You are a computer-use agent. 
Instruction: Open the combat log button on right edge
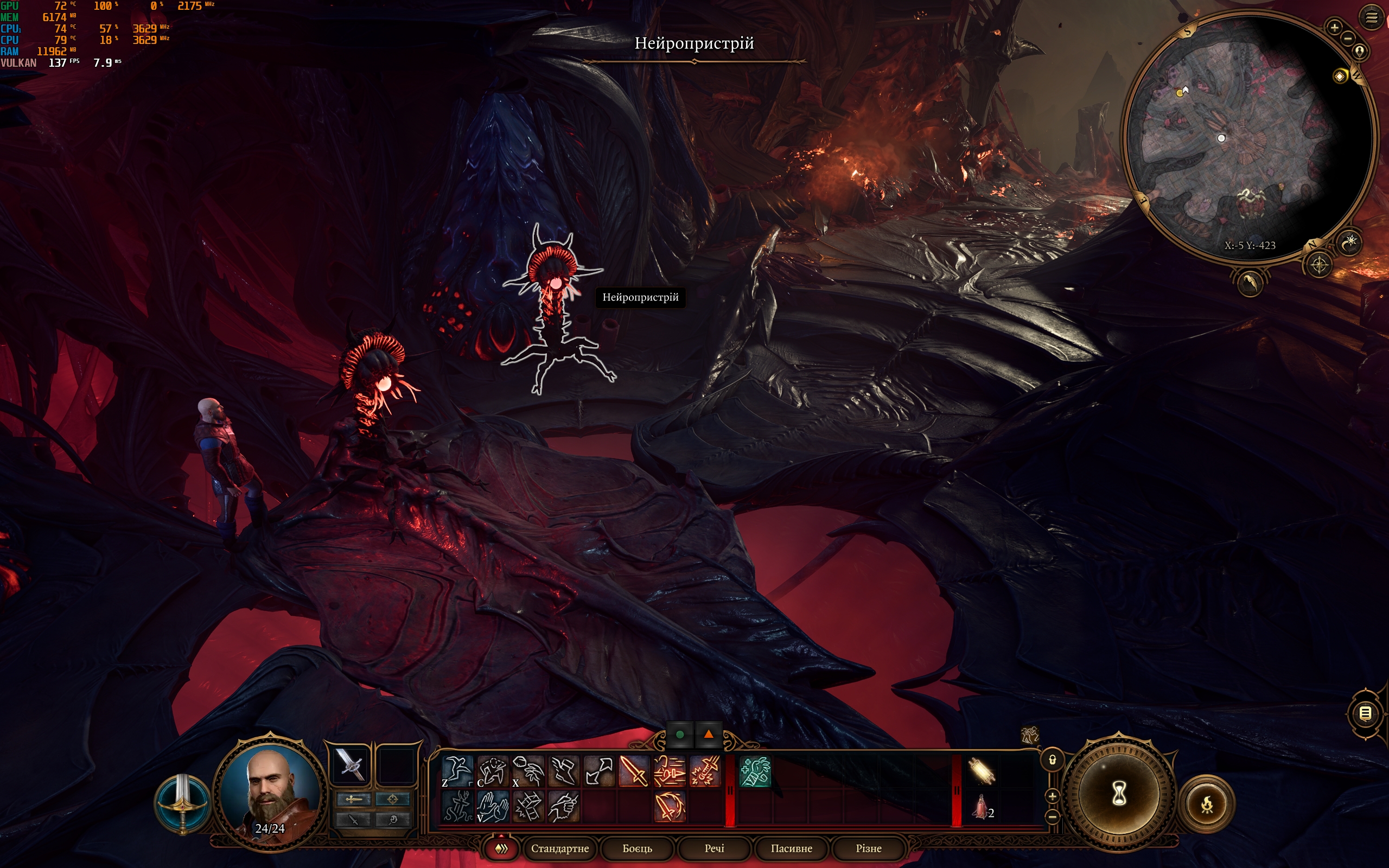pos(1366,713)
